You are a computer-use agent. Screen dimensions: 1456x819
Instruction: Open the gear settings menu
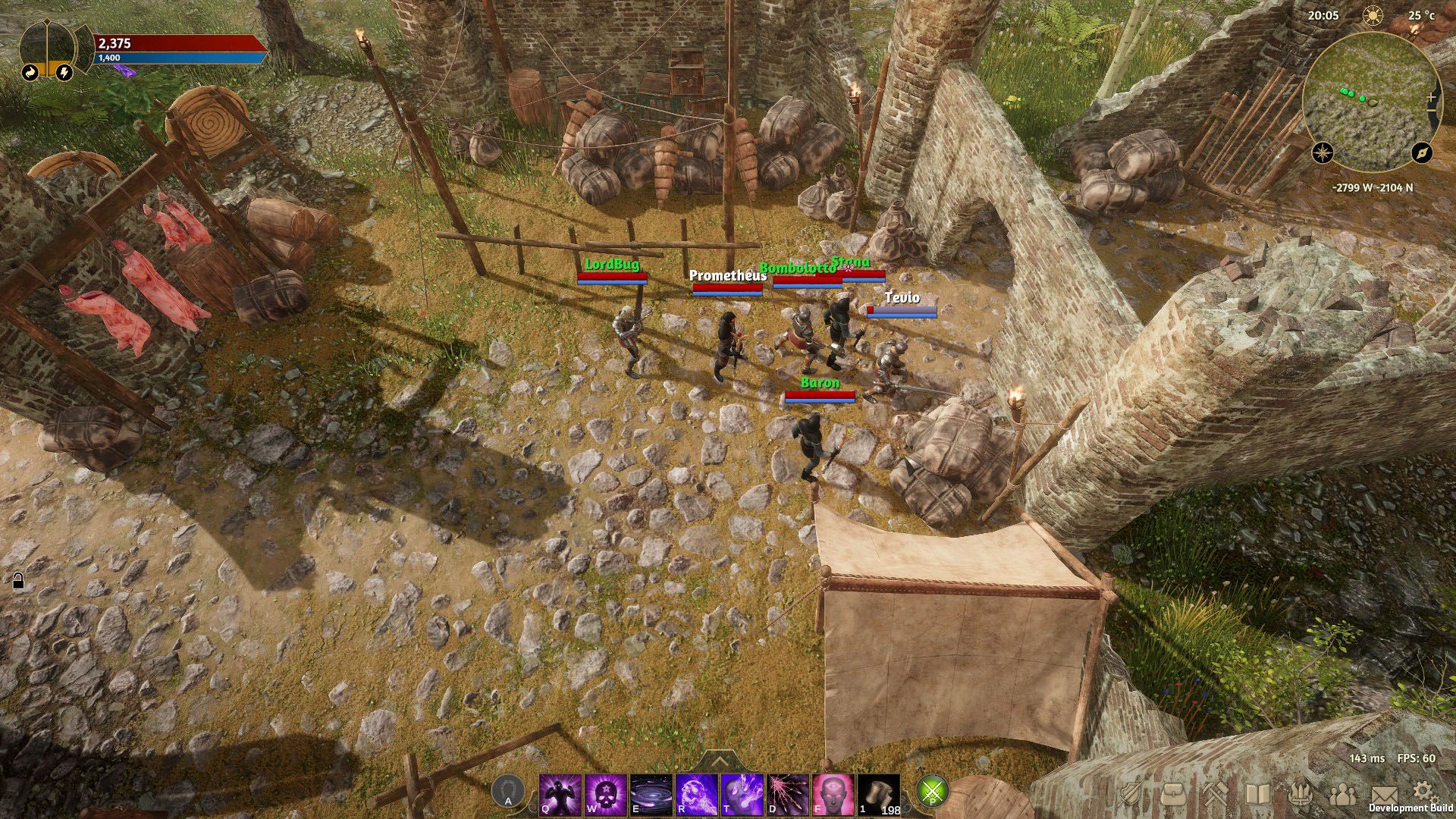pyautogui.click(x=1422, y=791)
